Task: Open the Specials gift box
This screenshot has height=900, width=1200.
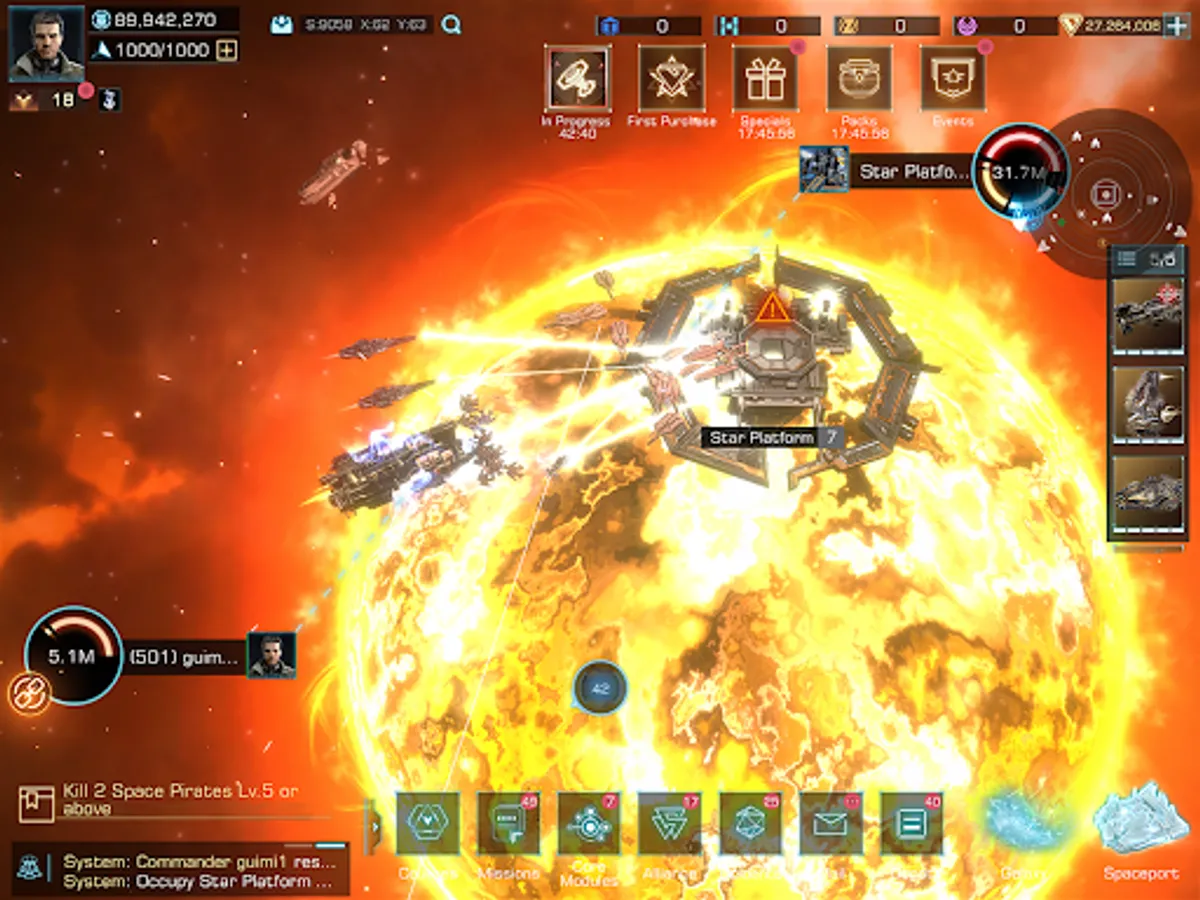Action: click(765, 78)
